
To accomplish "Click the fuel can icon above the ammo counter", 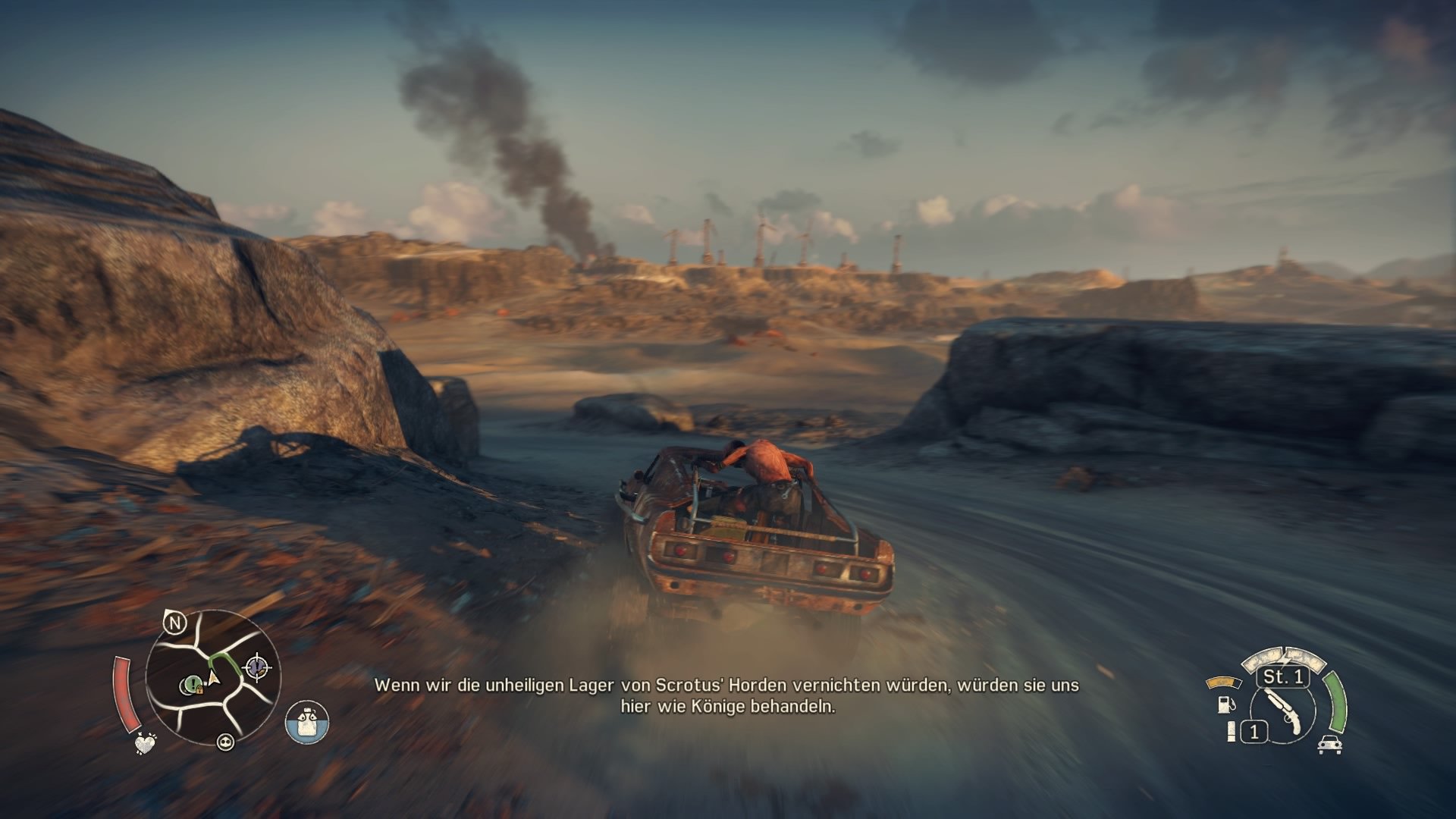I will (1232, 730).
